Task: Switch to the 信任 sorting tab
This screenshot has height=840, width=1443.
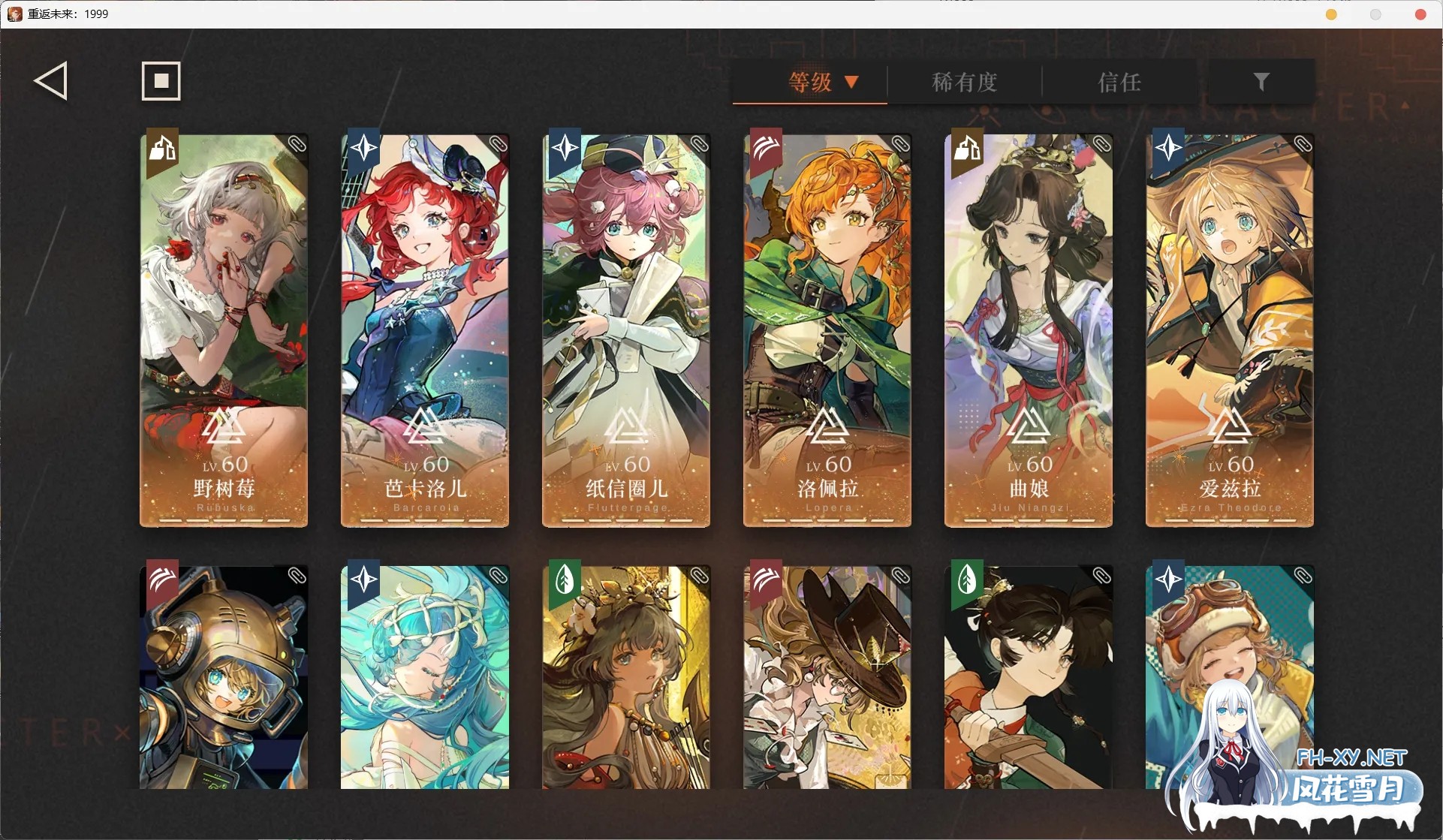Action: [1119, 83]
